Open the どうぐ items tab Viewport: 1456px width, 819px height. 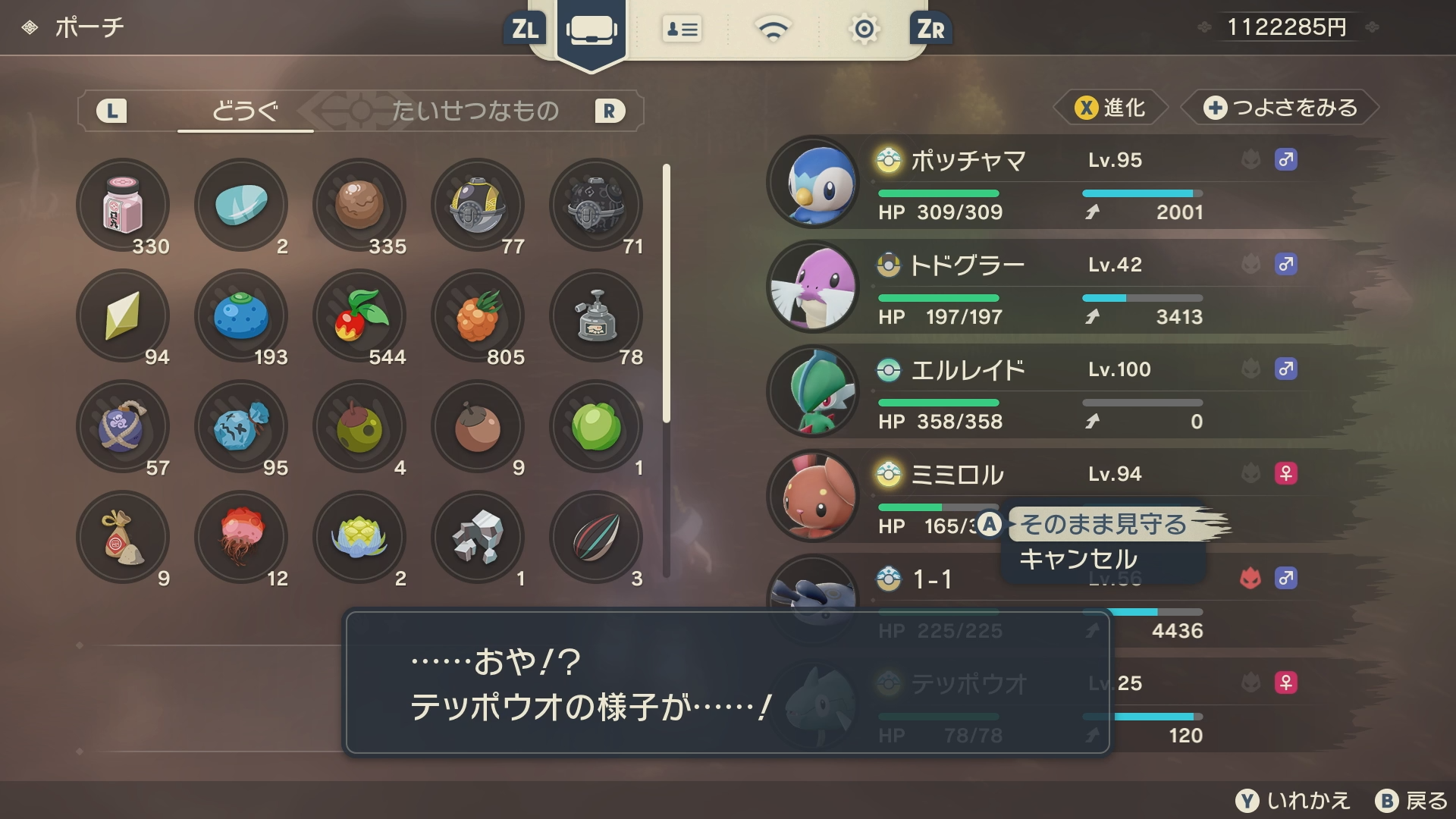coord(245,111)
